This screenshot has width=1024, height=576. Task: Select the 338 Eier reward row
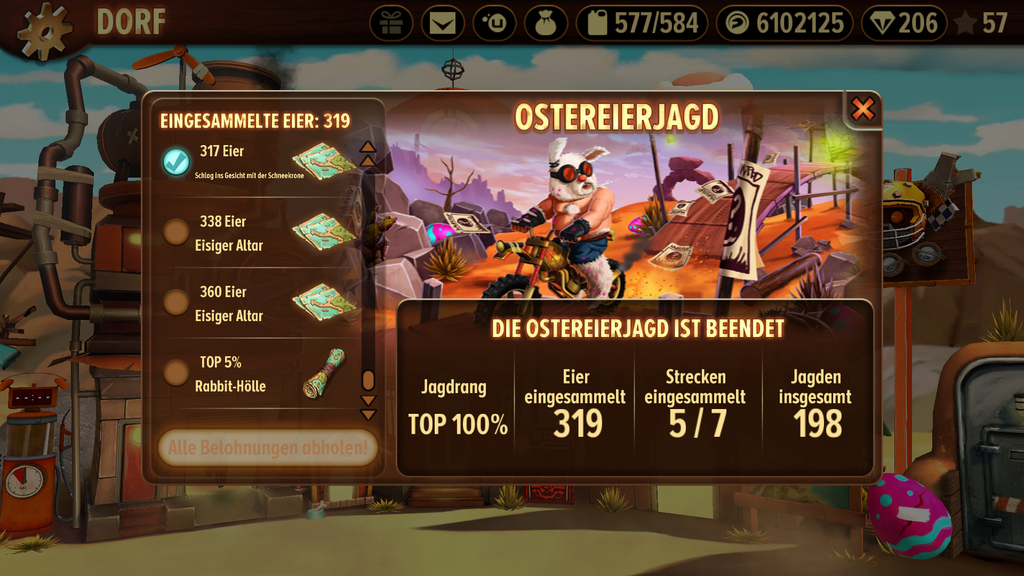(x=262, y=232)
